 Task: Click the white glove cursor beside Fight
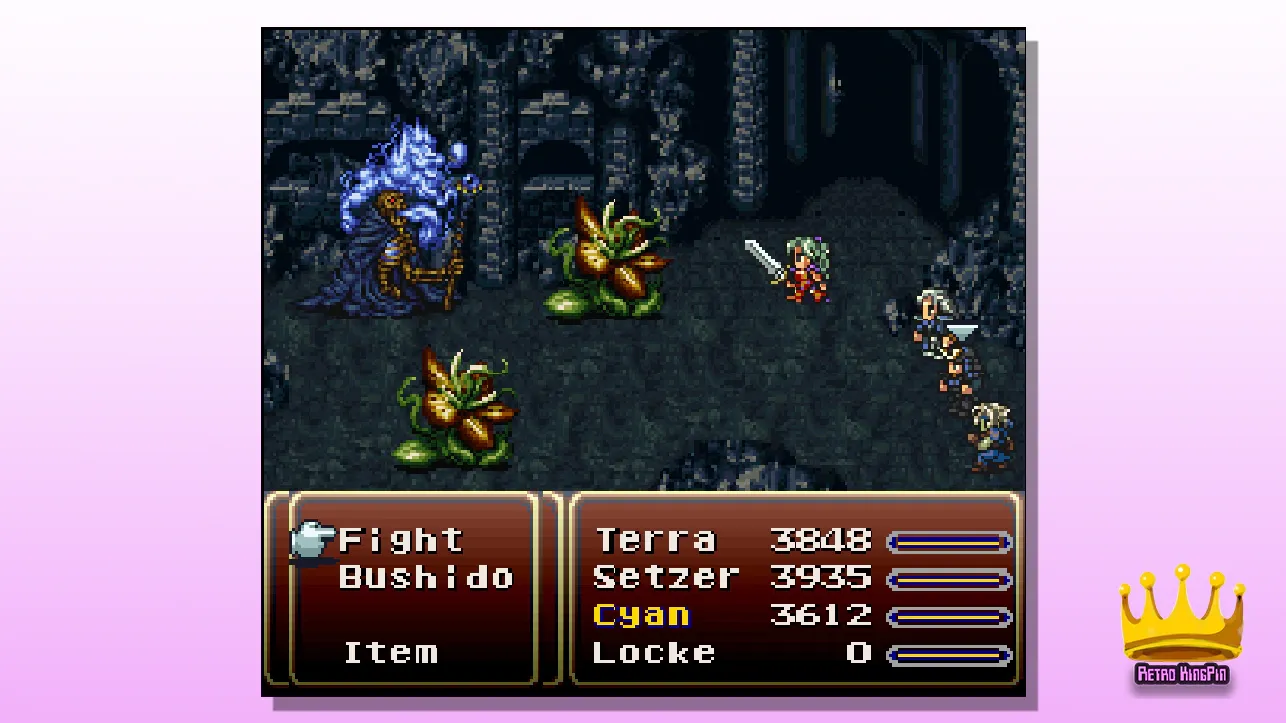tap(312, 538)
